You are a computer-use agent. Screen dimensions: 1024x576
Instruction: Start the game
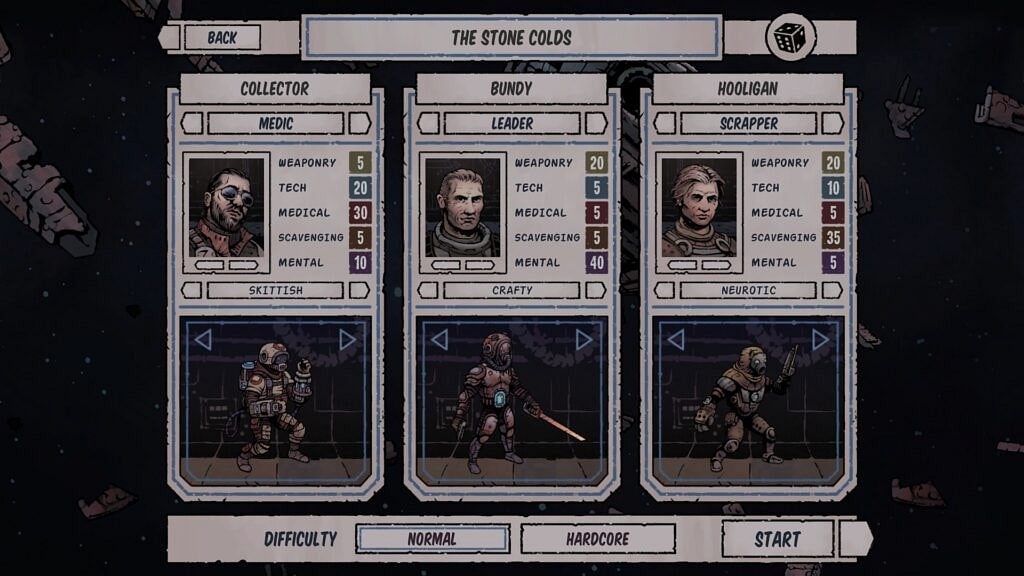777,539
